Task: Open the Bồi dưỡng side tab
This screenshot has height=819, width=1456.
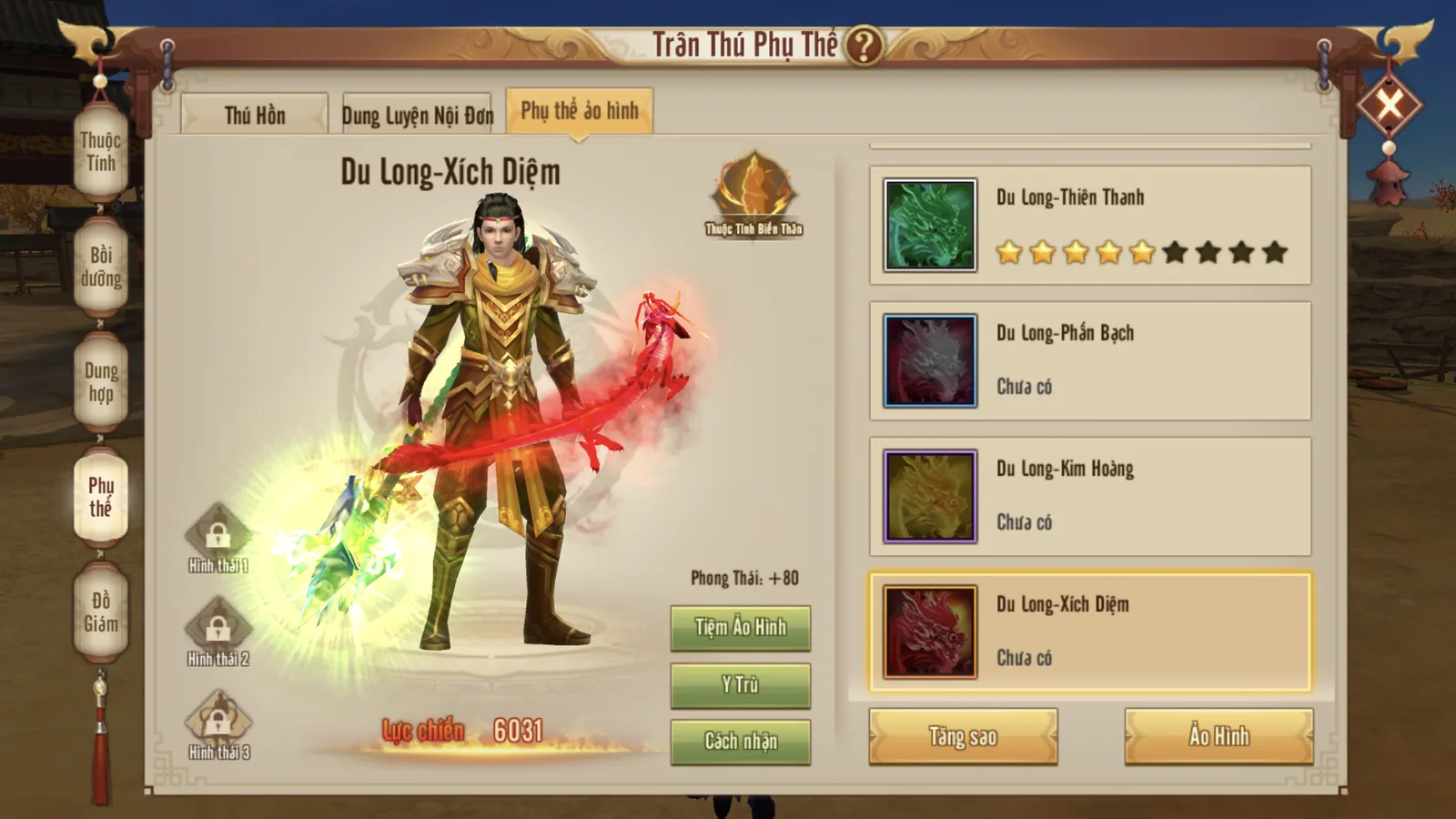Action: [x=100, y=267]
